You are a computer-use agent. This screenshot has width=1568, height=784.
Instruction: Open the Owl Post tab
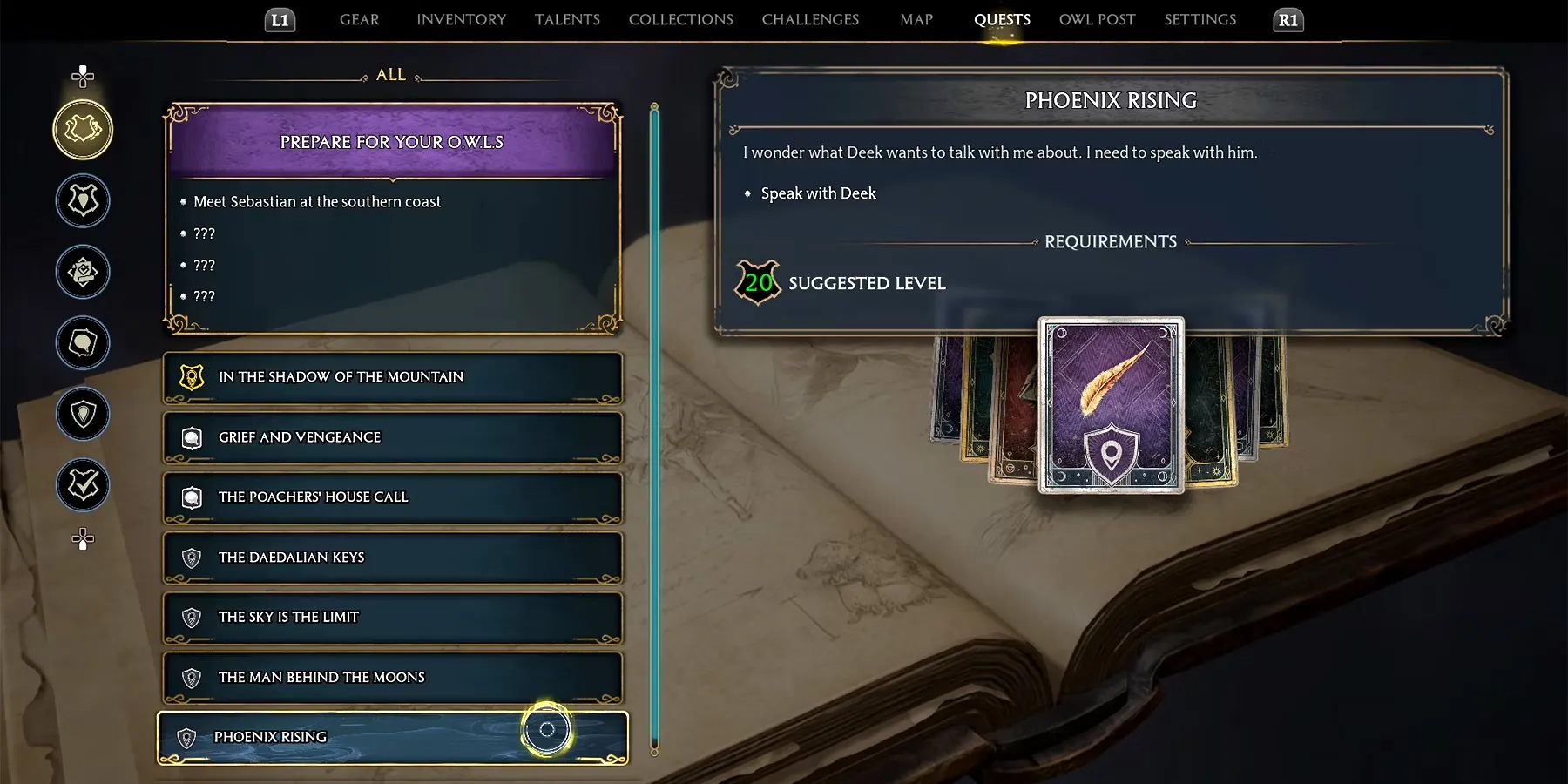click(1097, 19)
